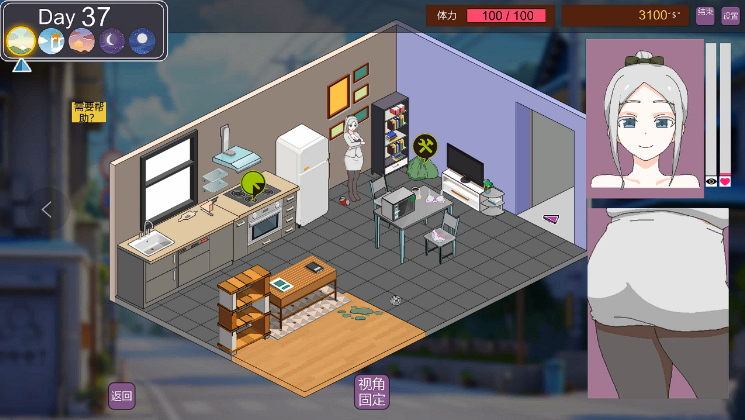745x420 pixels.
Task: Click the 结束 (End) button
Action: 705,15
